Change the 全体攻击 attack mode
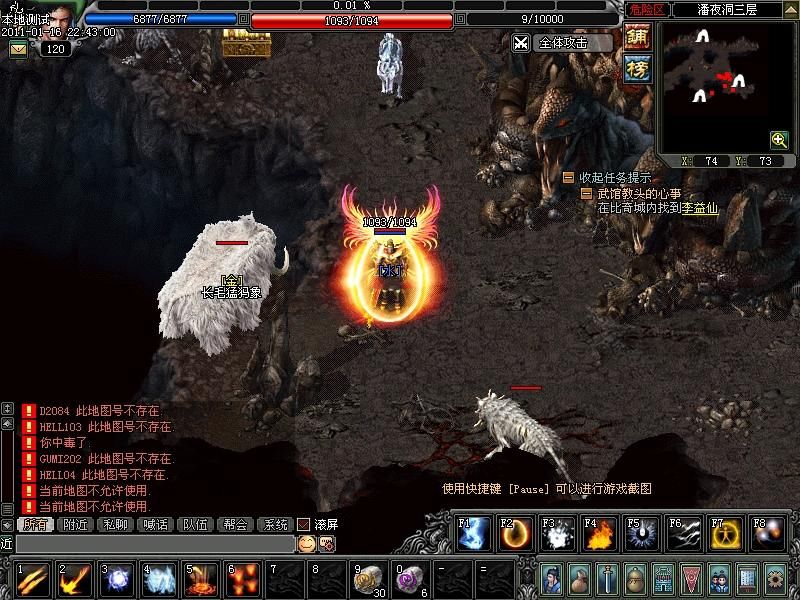The image size is (800, 600). coord(560,43)
